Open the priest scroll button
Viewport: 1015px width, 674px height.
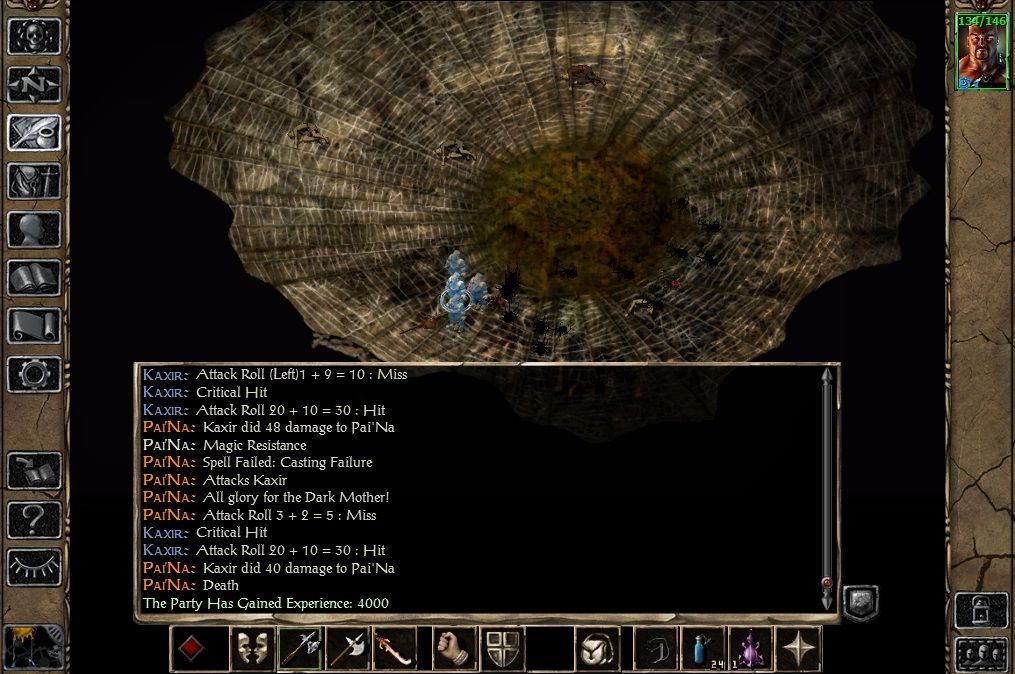[x=34, y=325]
